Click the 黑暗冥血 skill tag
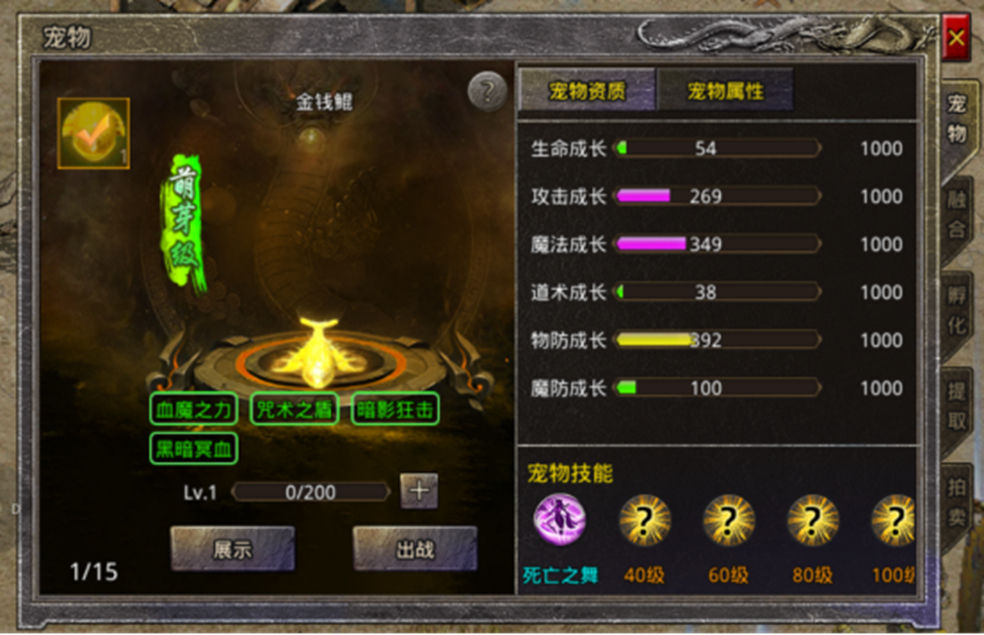Screen dimensions: 984x635 [193, 448]
